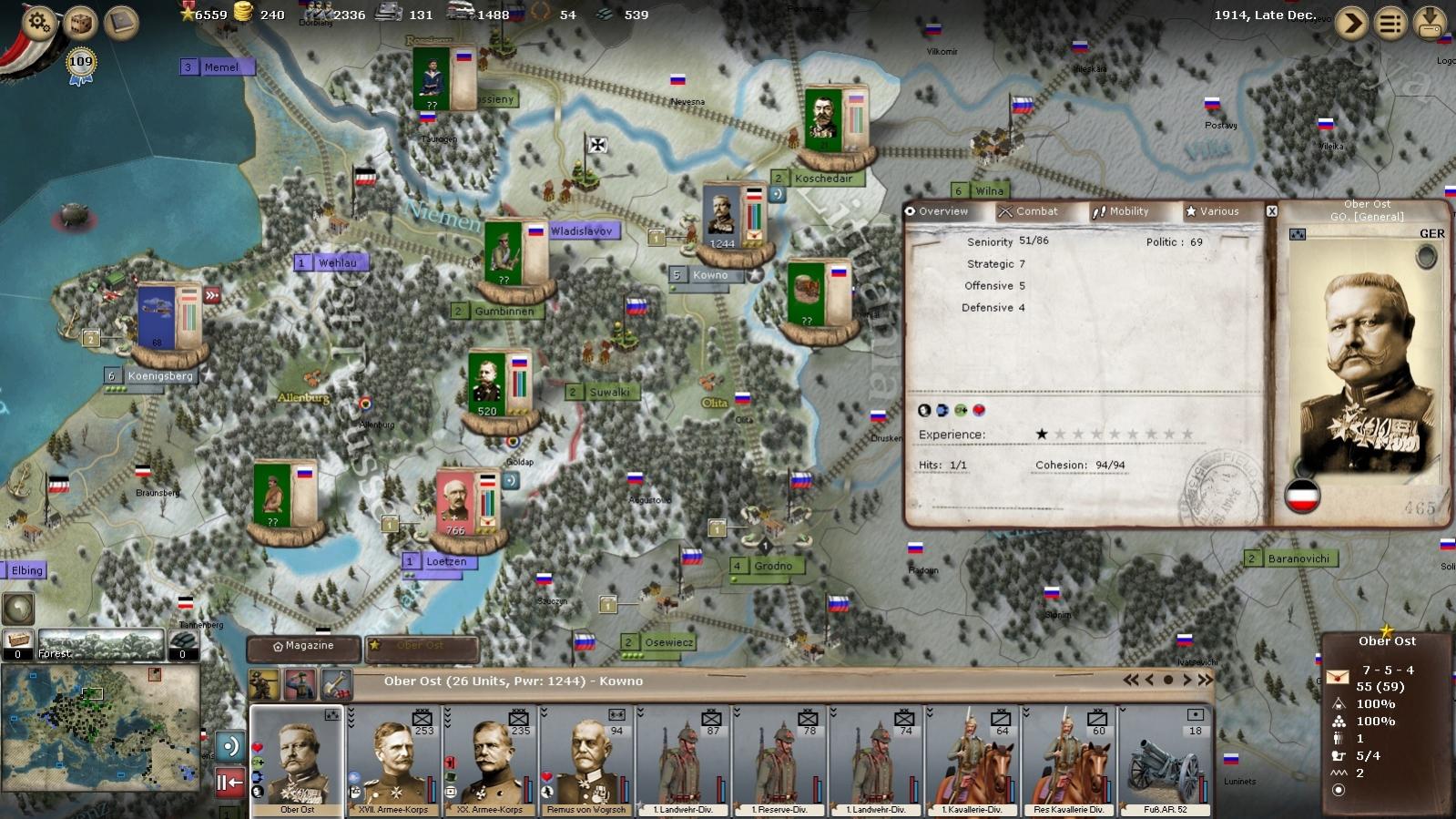Image resolution: width=1456 pixels, height=819 pixels.
Task: Open the main menu list button
Action: (x=1390, y=23)
